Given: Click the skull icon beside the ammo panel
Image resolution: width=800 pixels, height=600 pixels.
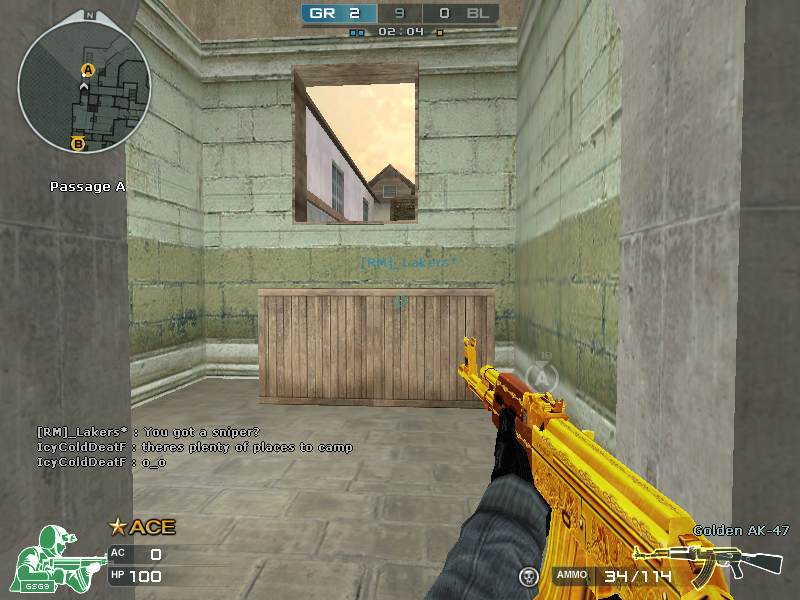Looking at the screenshot, I should click(x=528, y=576).
